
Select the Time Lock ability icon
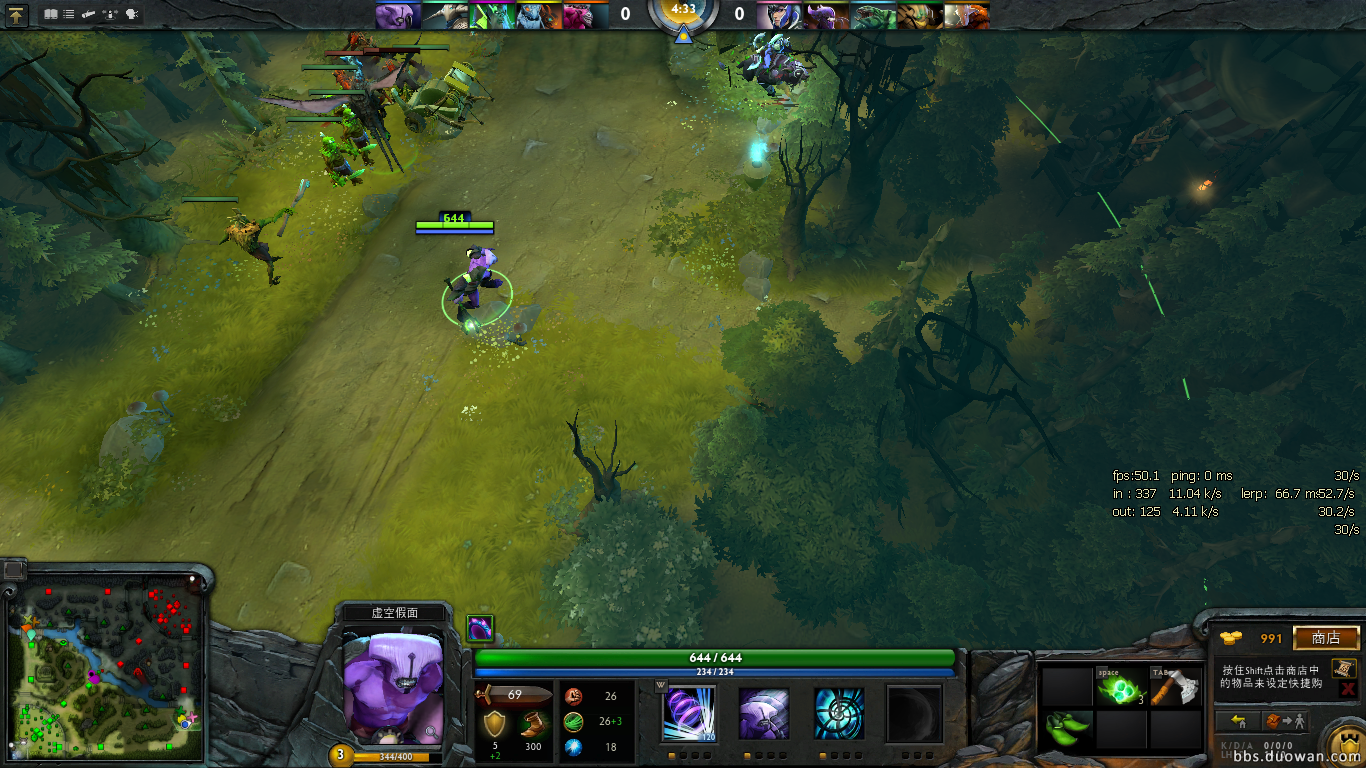click(x=838, y=714)
